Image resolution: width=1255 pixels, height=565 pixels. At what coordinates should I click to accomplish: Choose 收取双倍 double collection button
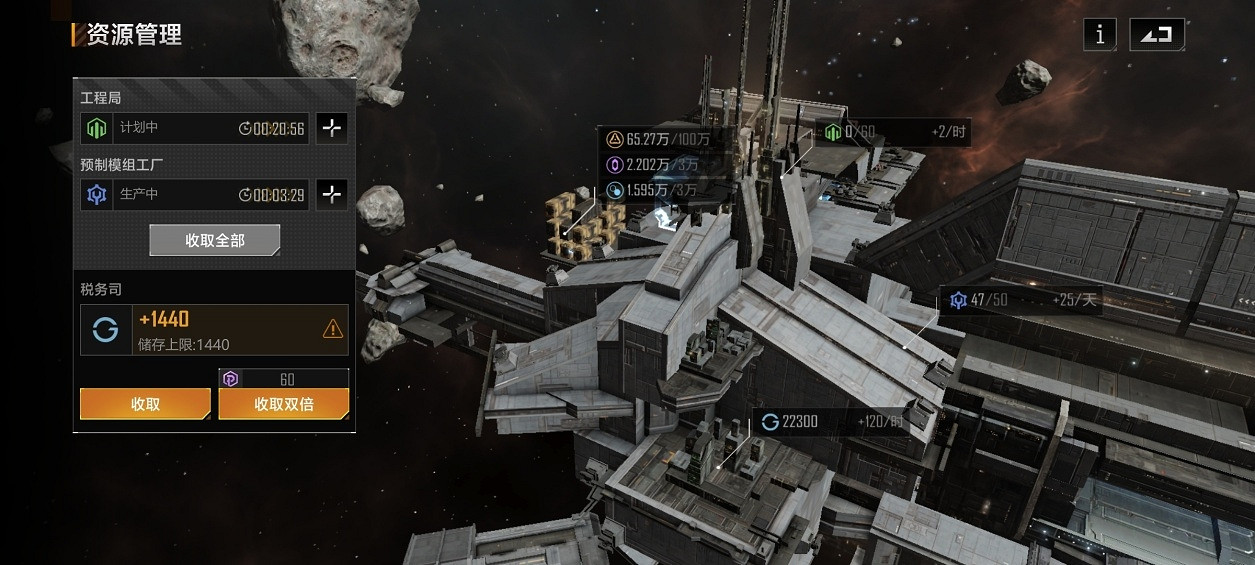pyautogui.click(x=284, y=404)
